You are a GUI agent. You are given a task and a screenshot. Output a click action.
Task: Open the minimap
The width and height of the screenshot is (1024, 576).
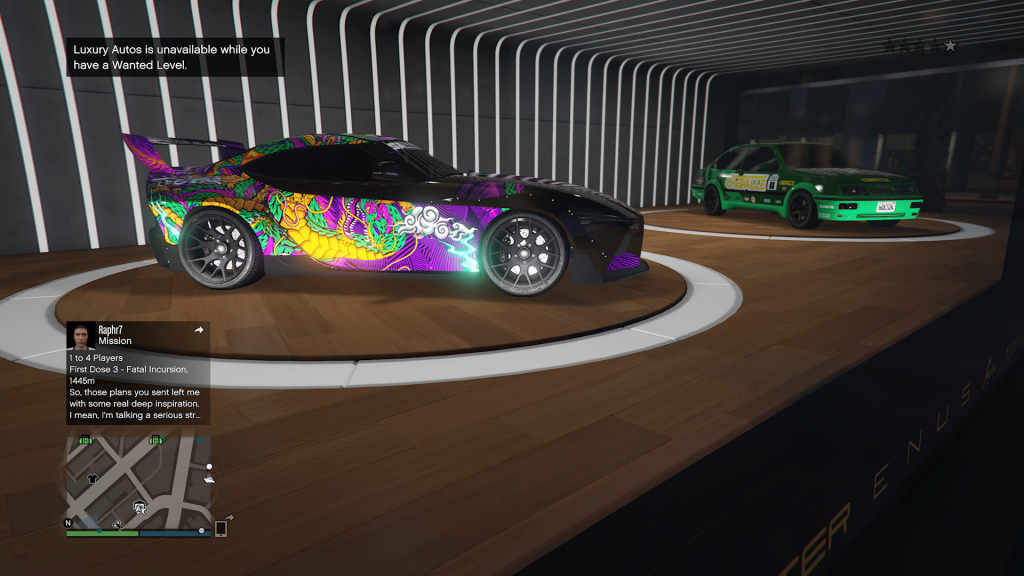tap(138, 481)
